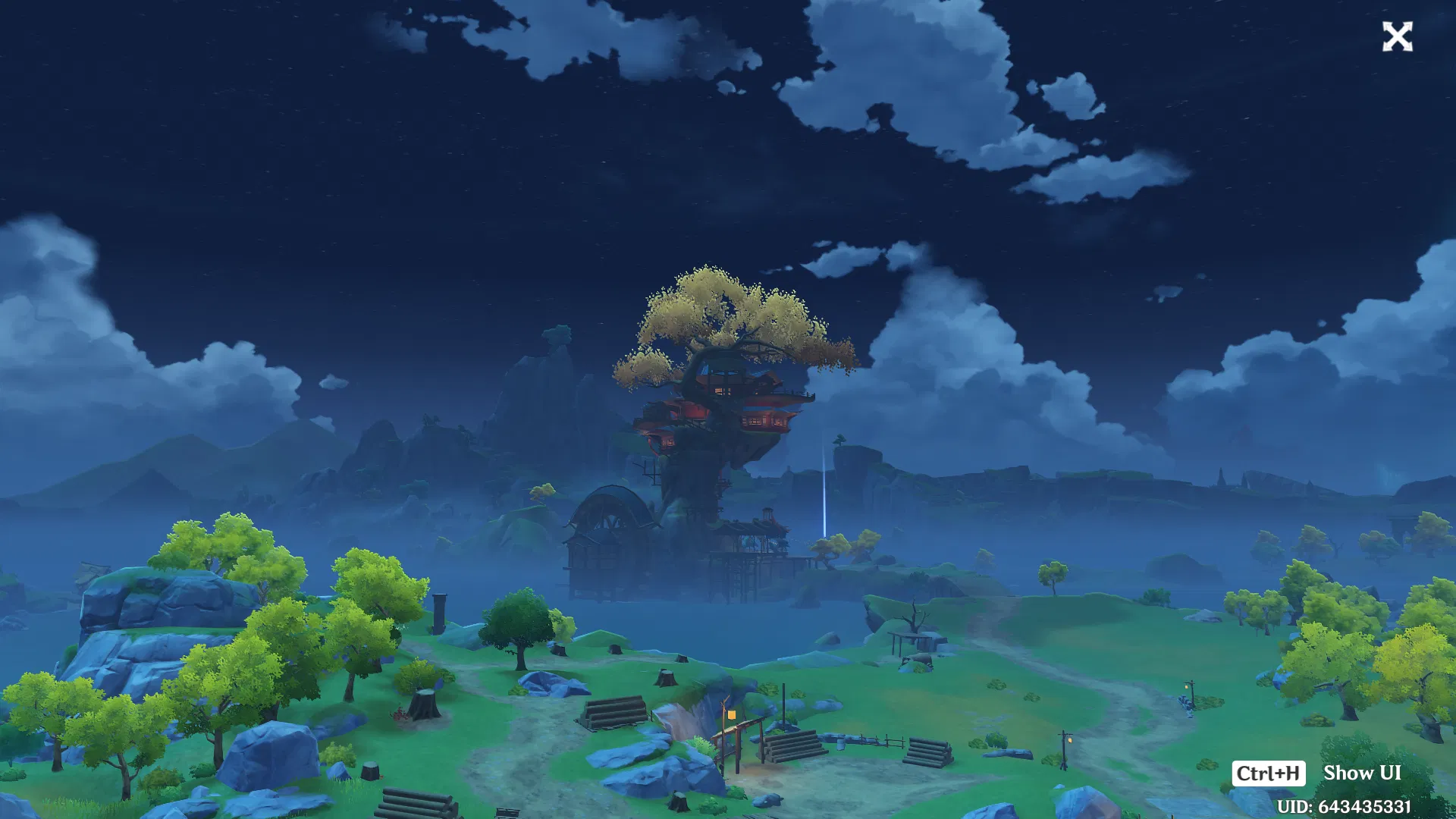Click the dark chimney pipe on the hill
This screenshot has height=819, width=1456.
(438, 614)
